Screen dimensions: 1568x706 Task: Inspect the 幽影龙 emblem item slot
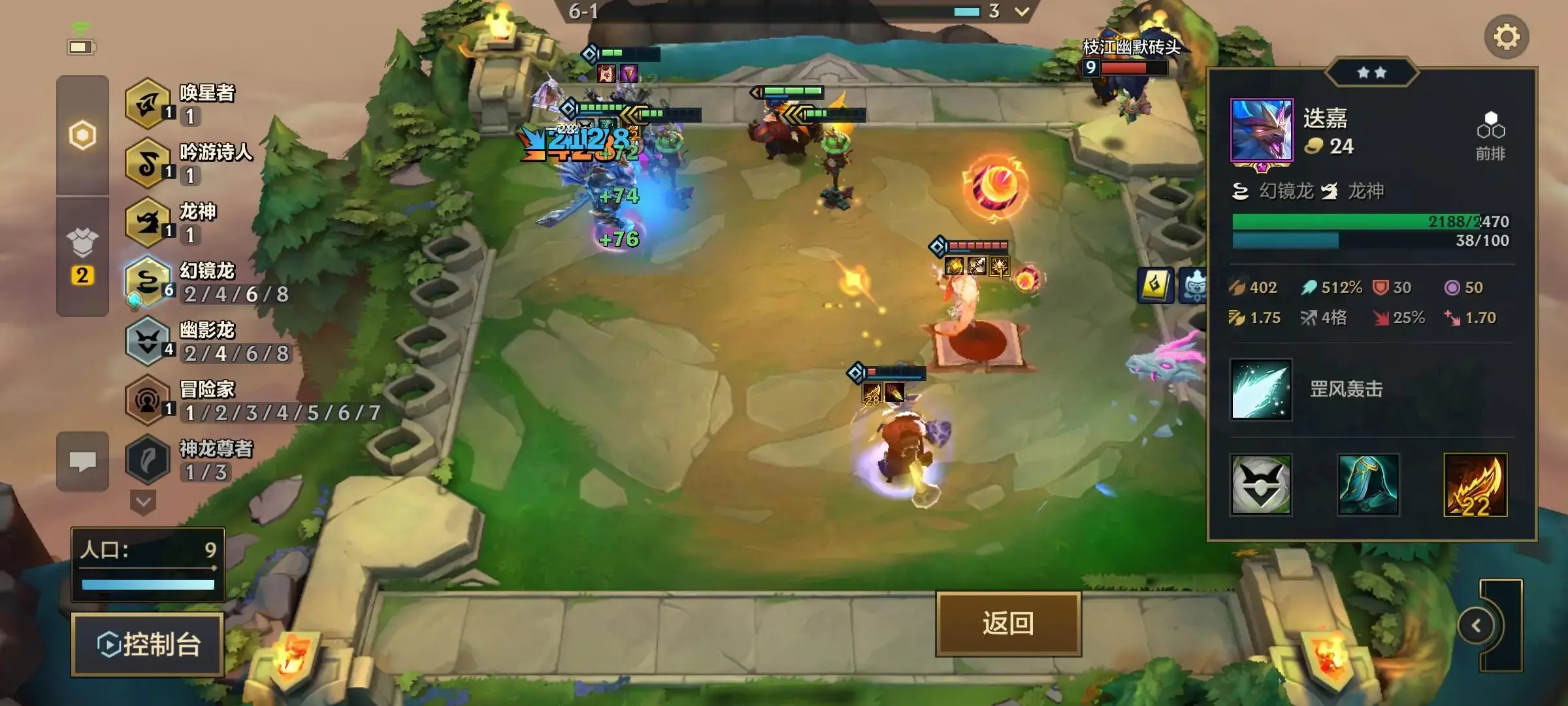(x=1260, y=485)
